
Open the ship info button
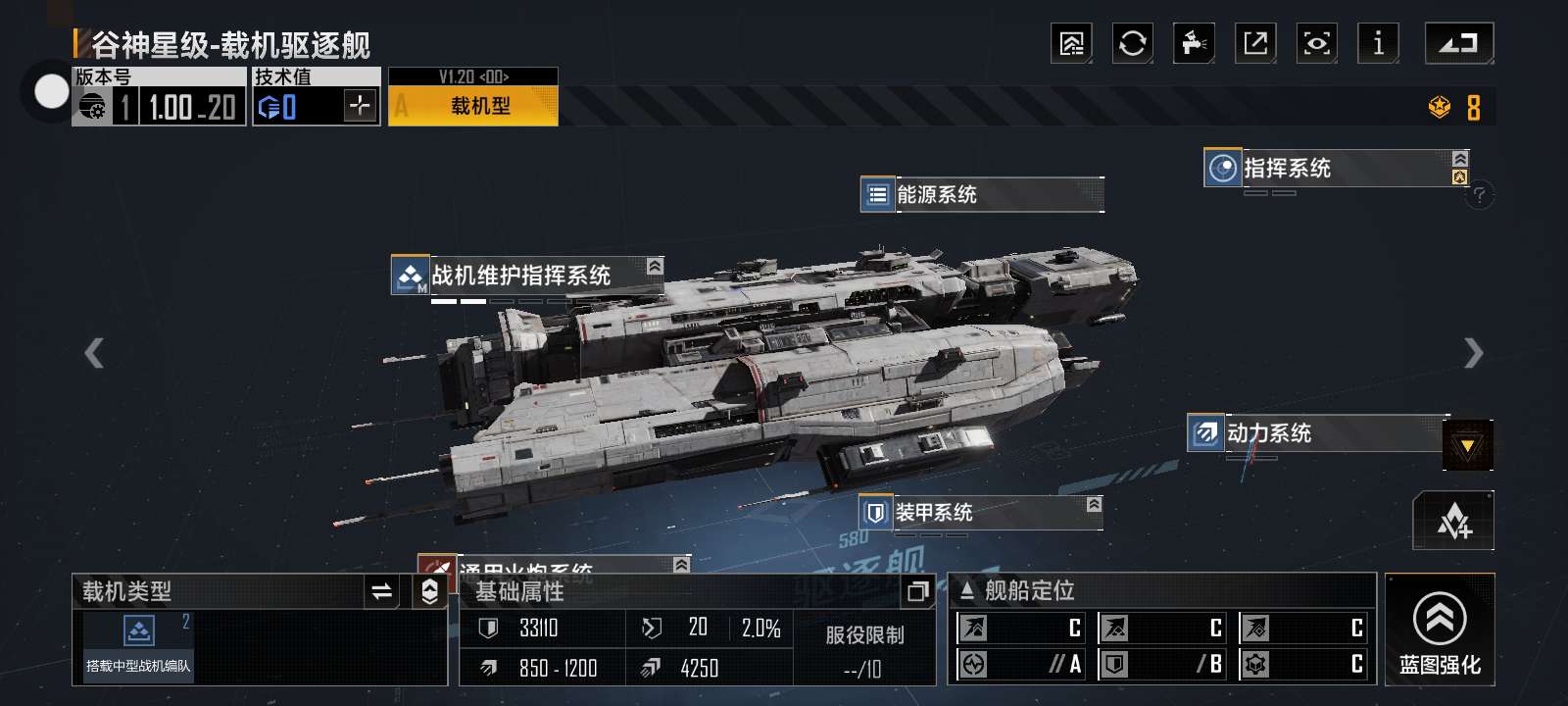(x=1378, y=43)
